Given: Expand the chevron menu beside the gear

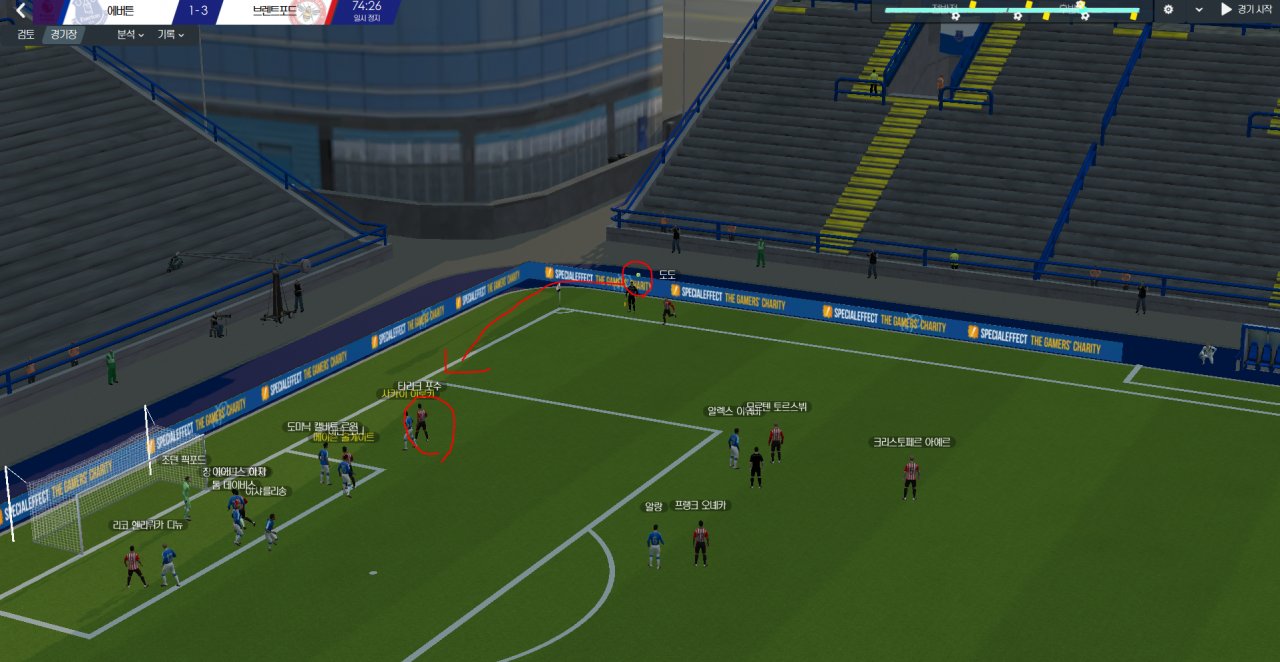Looking at the screenshot, I should 1199,9.
